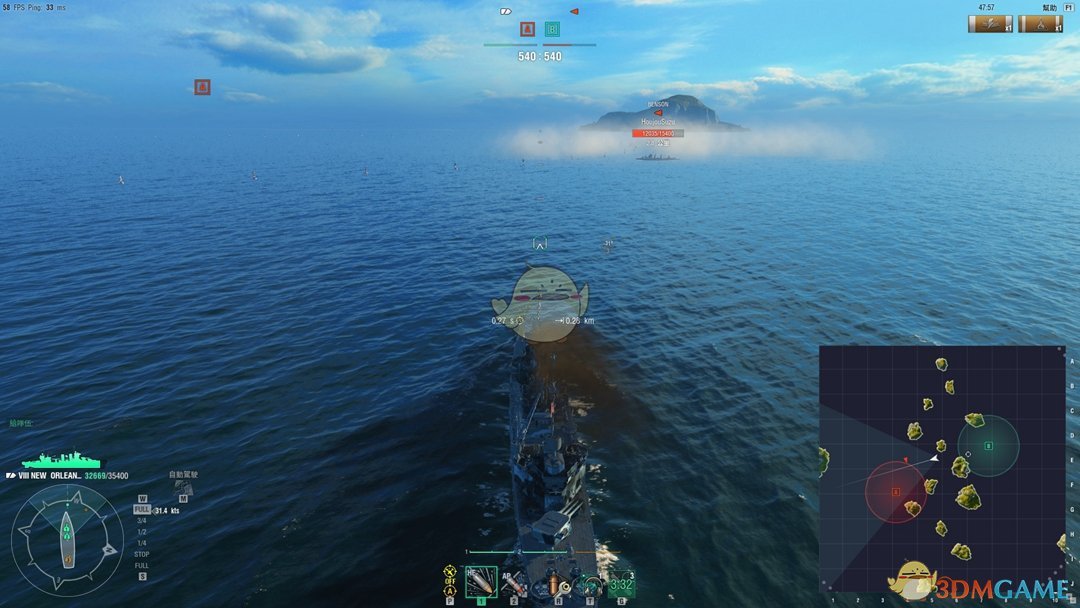Click the second combat signal ribbon
Image resolution: width=1080 pixels, height=608 pixels.
[x=1041, y=23]
